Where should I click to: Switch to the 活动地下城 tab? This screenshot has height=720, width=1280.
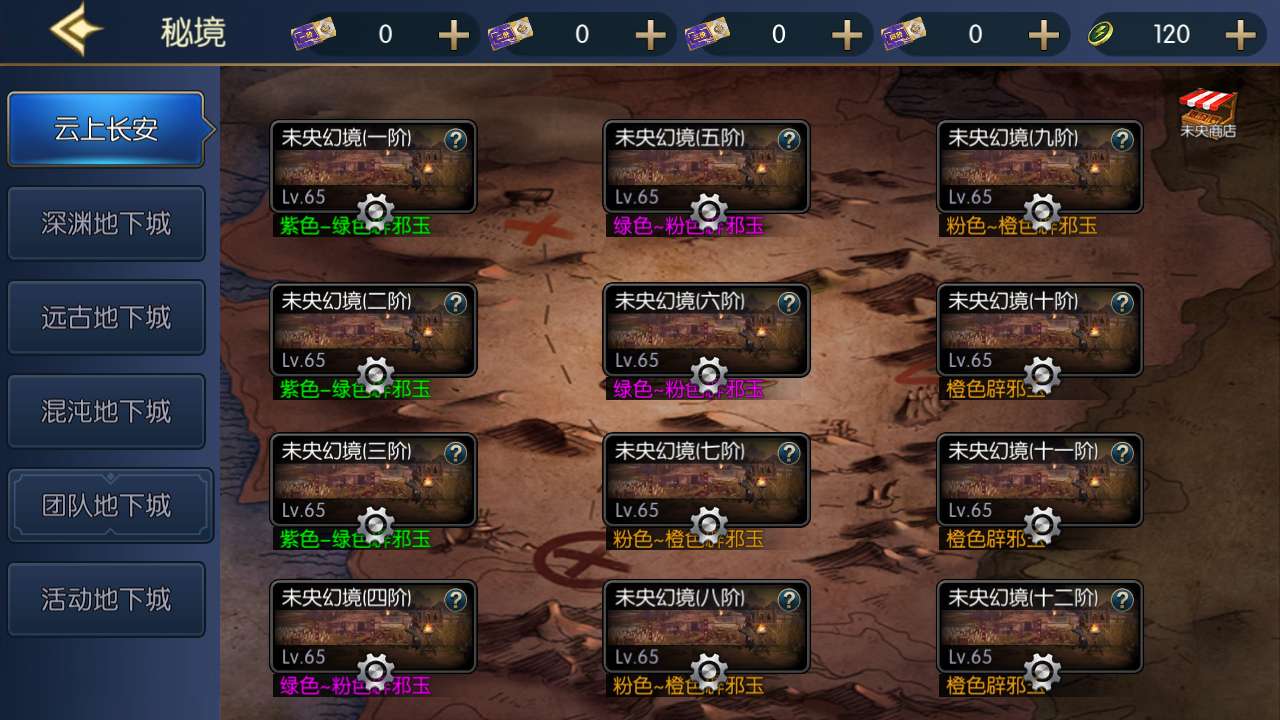point(107,598)
